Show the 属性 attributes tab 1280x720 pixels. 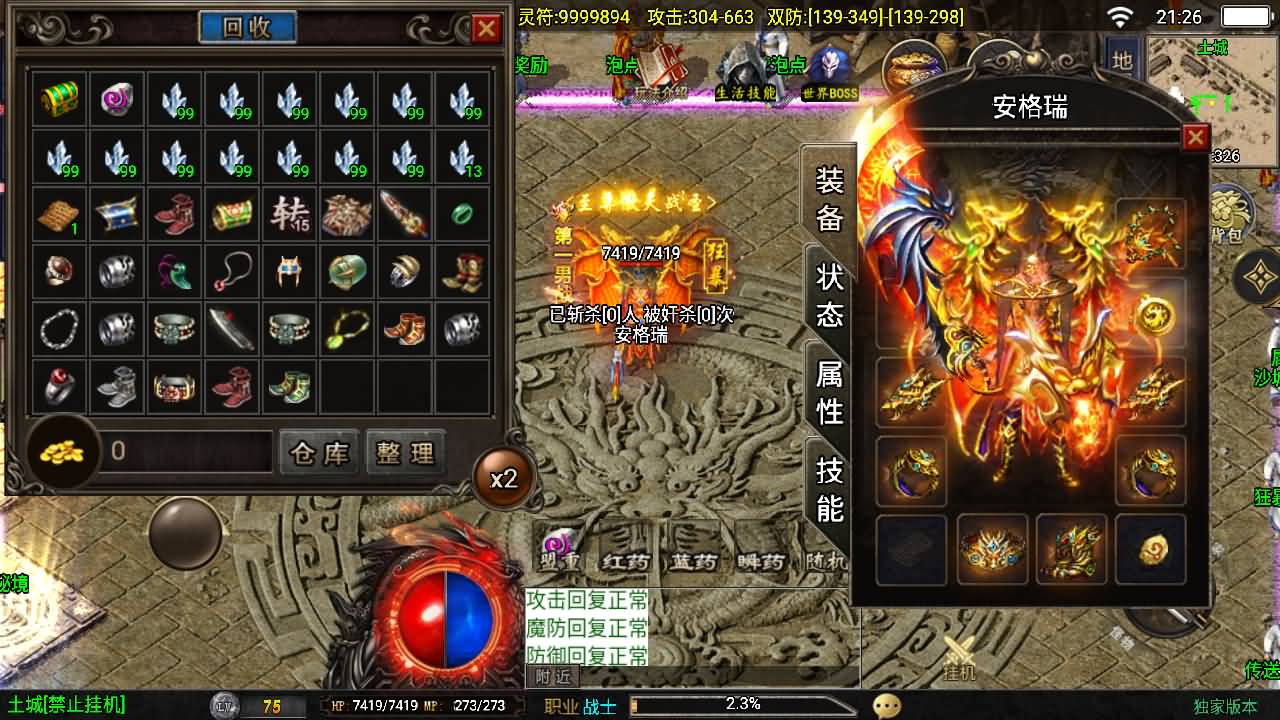pyautogui.click(x=830, y=392)
